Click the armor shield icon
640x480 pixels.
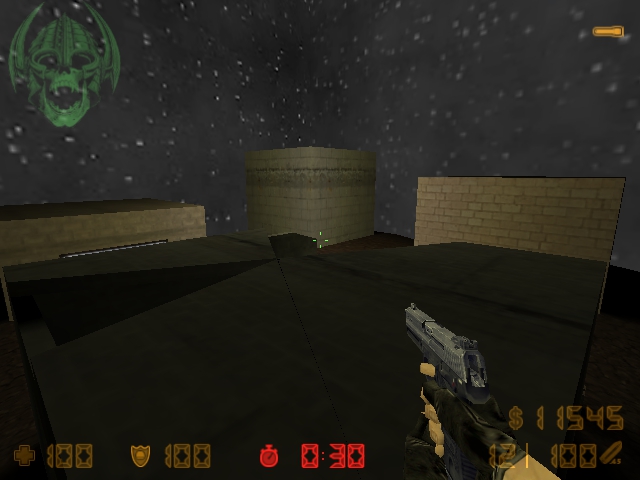pos(140,456)
